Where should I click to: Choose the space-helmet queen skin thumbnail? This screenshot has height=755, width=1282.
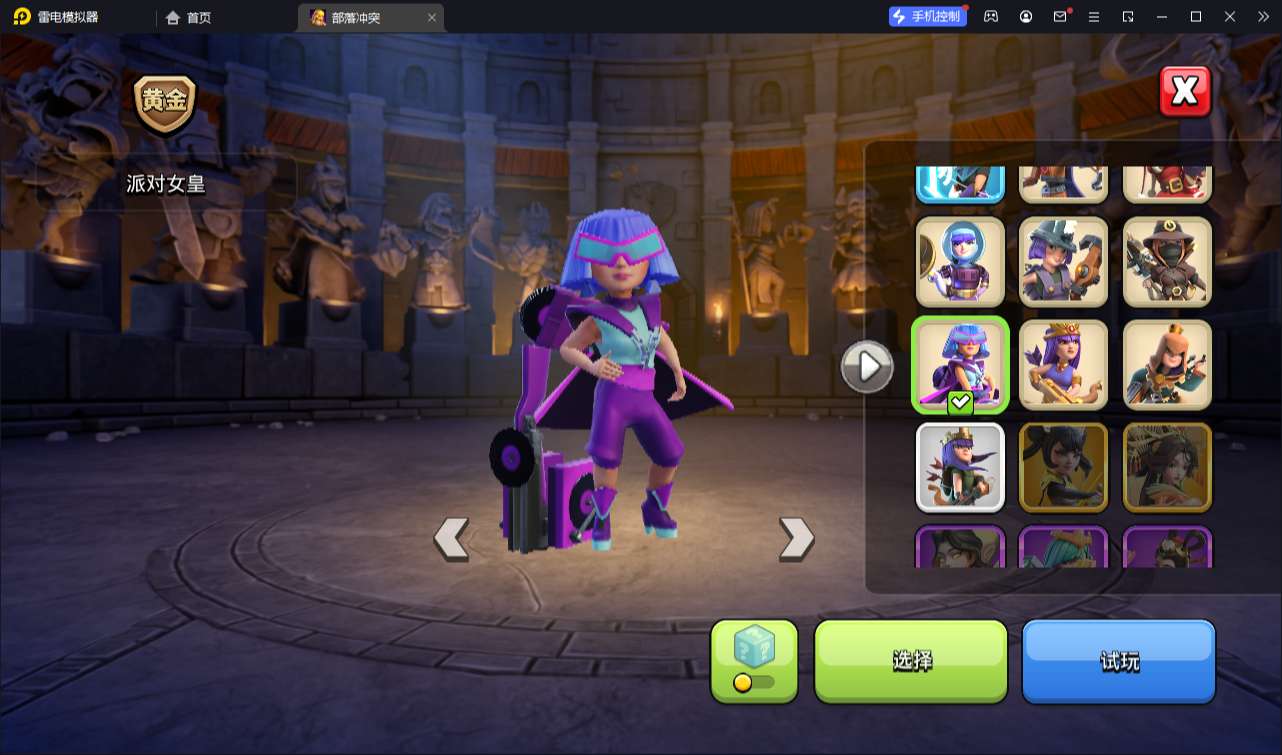click(960, 262)
